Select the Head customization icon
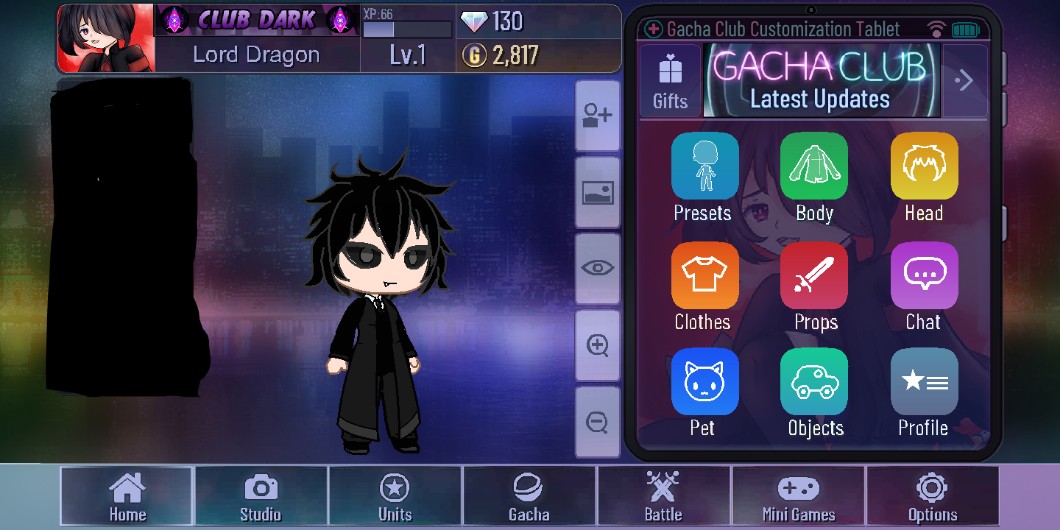The height and width of the screenshot is (530, 1060). pos(923,166)
